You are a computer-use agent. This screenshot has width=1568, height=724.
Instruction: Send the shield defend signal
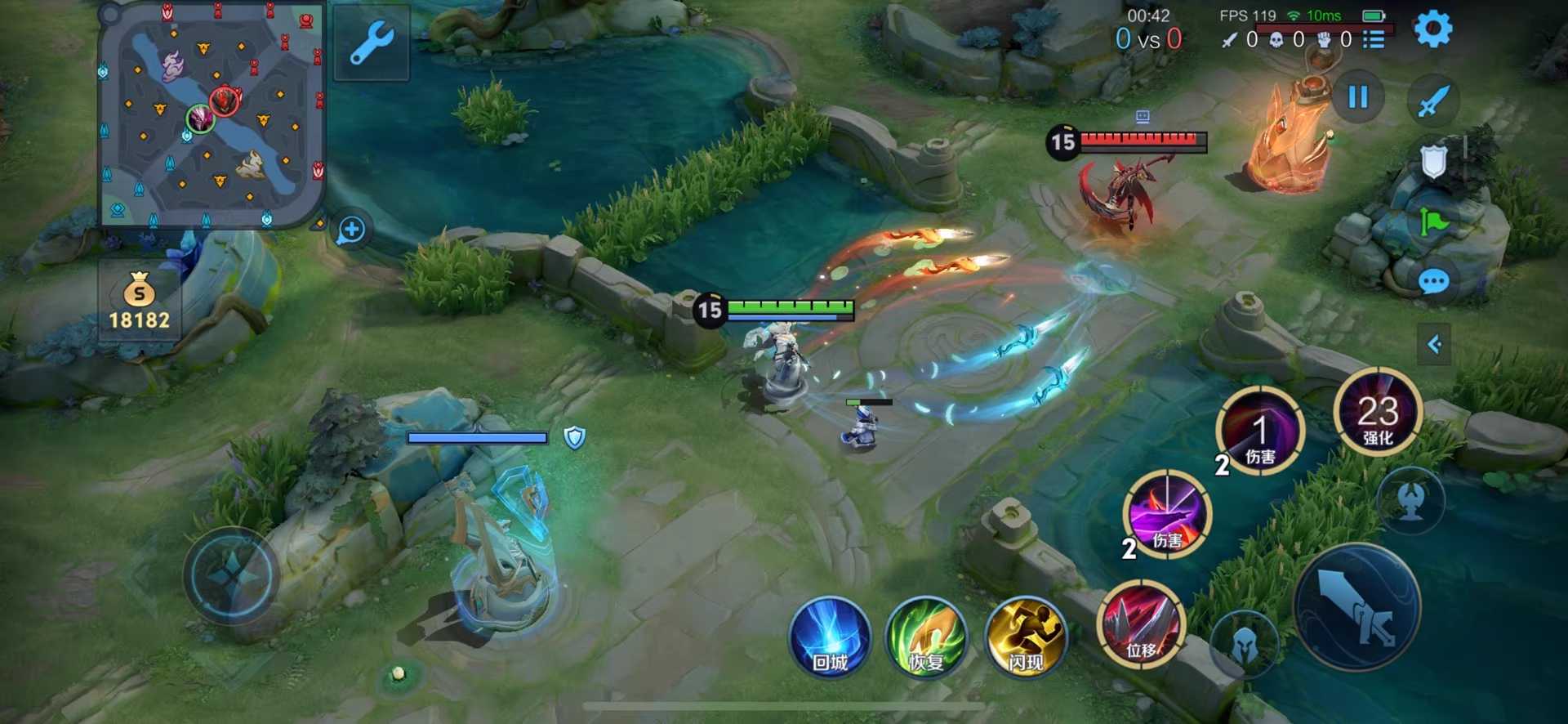(1433, 162)
